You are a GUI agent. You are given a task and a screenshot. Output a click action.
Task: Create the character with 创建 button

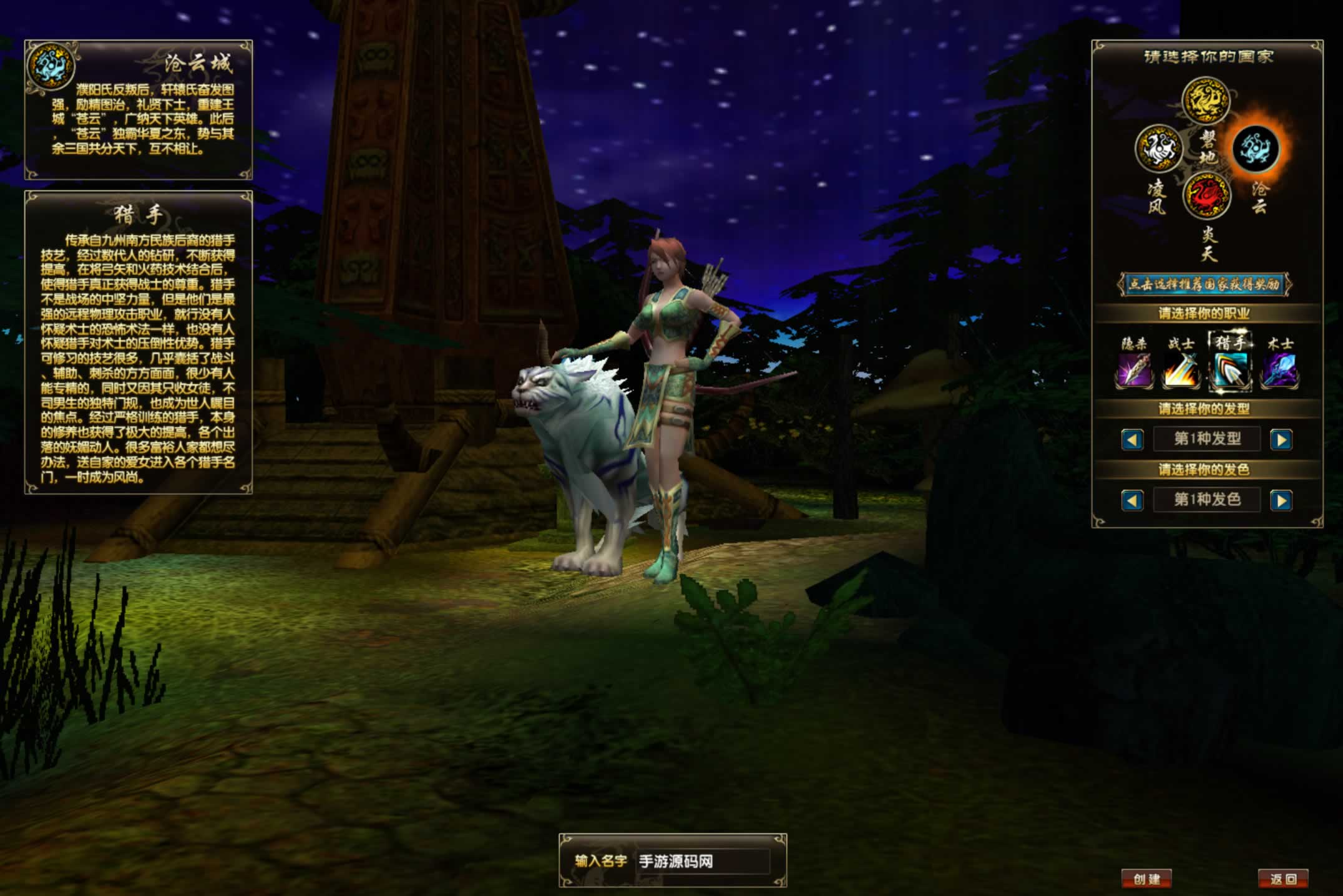click(1146, 879)
